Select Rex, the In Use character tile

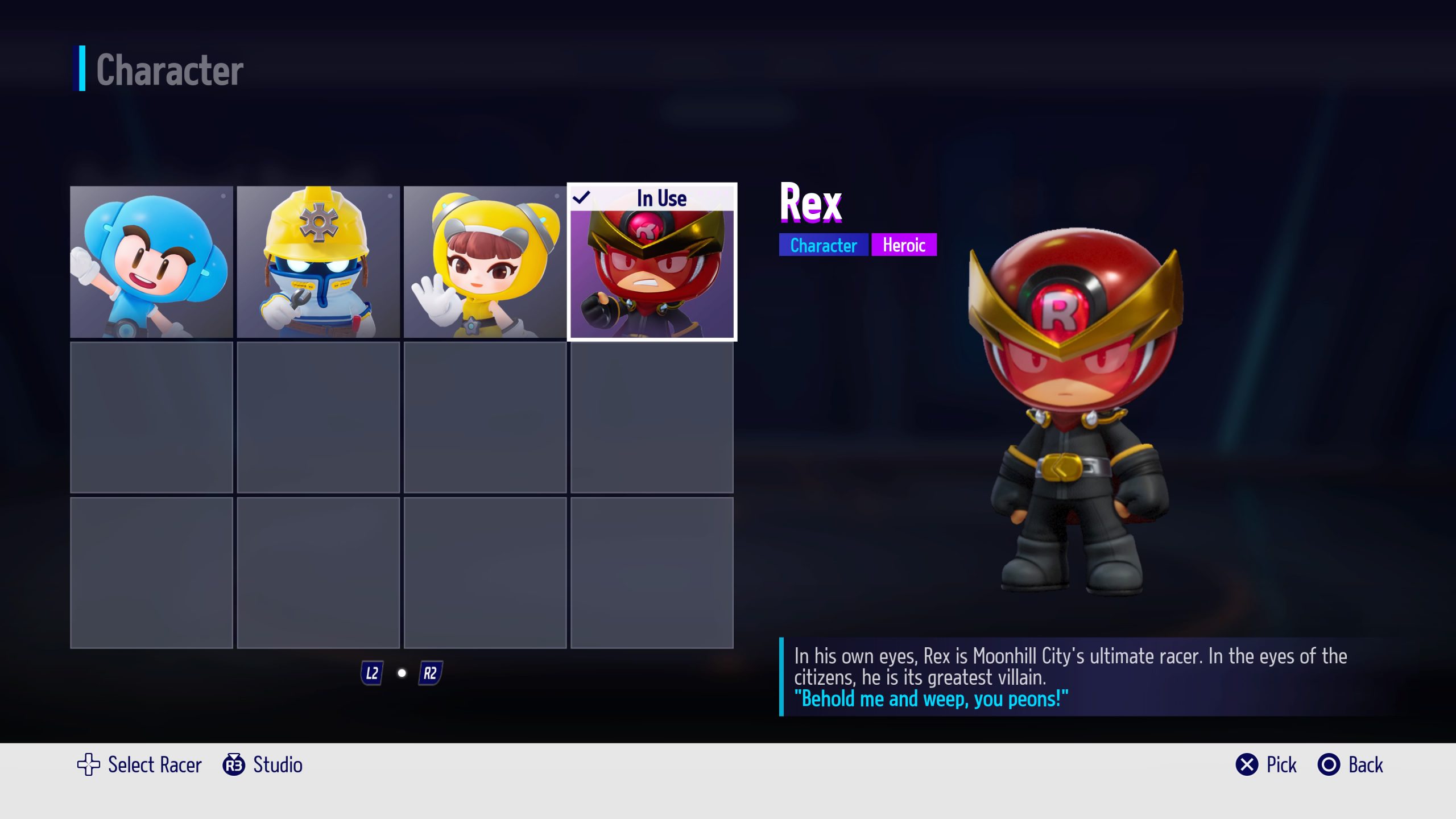652,262
